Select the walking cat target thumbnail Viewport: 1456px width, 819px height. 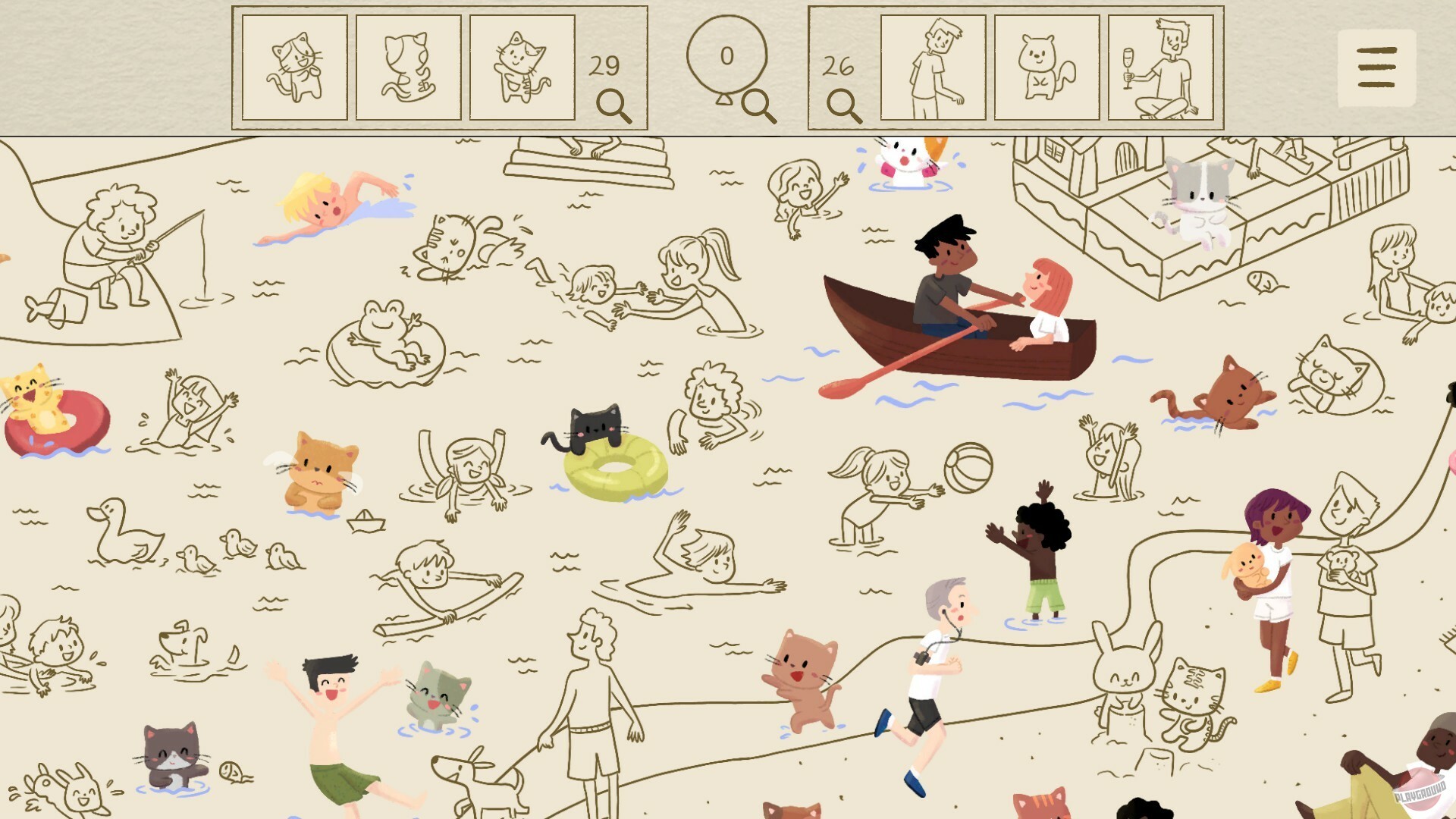(295, 66)
